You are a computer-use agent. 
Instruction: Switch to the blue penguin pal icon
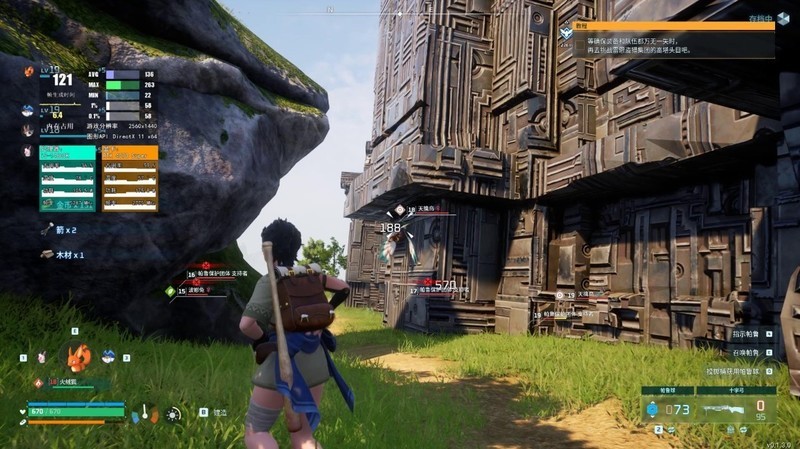[109, 355]
